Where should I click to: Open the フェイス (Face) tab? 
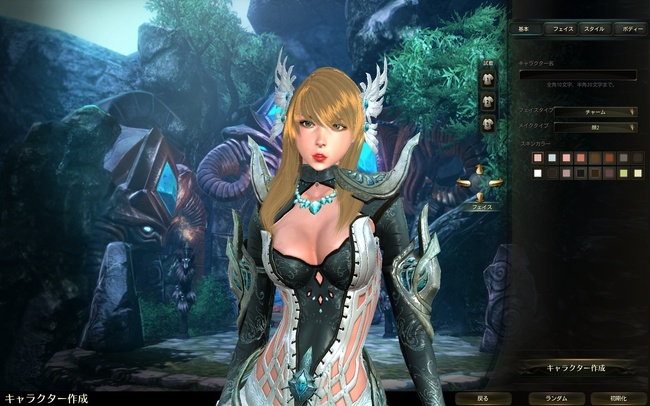point(563,29)
